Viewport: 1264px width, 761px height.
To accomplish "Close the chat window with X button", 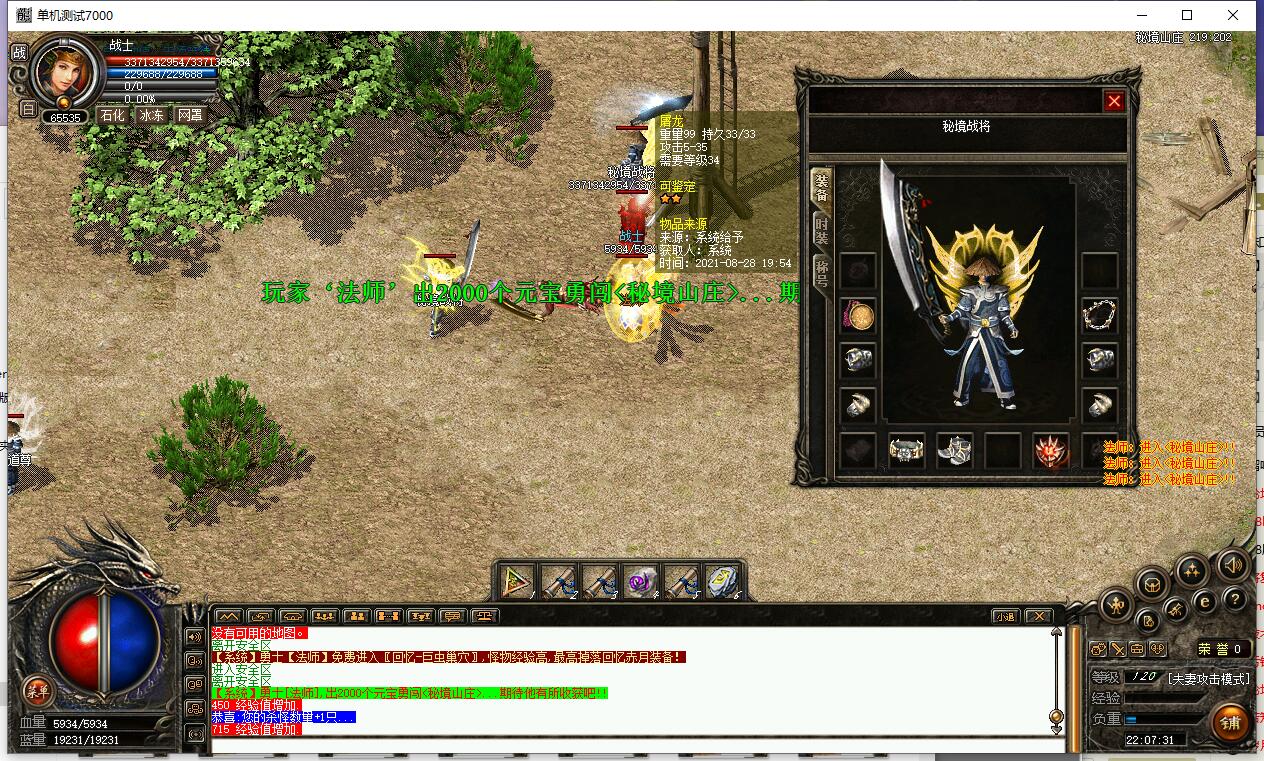I will (x=1039, y=616).
